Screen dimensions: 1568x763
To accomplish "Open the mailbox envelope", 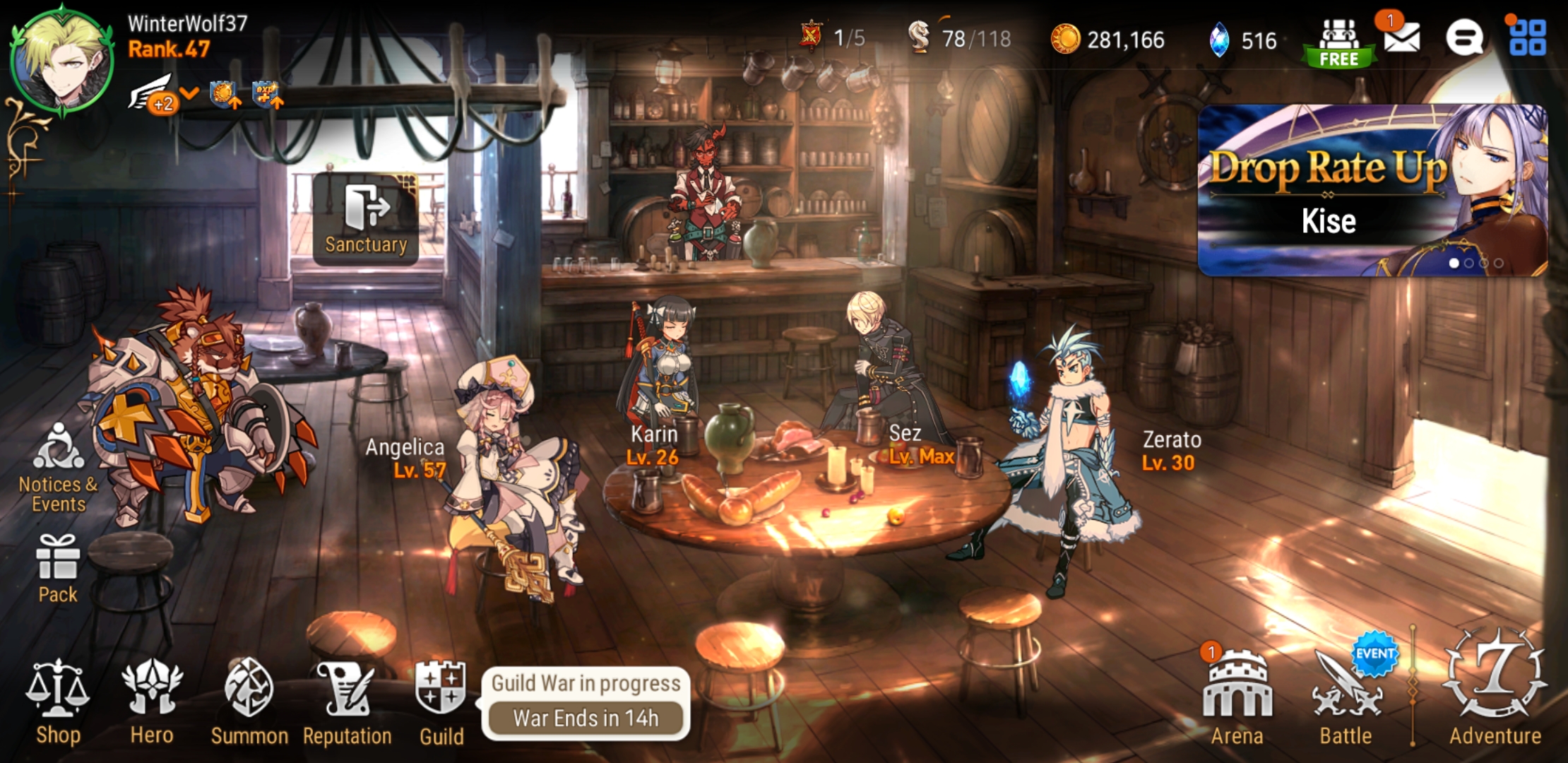I will [x=1401, y=37].
